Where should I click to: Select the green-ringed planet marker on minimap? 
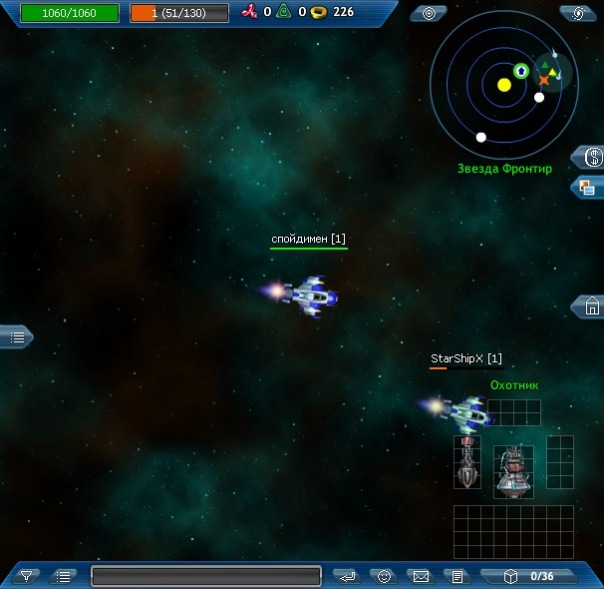pos(520,70)
